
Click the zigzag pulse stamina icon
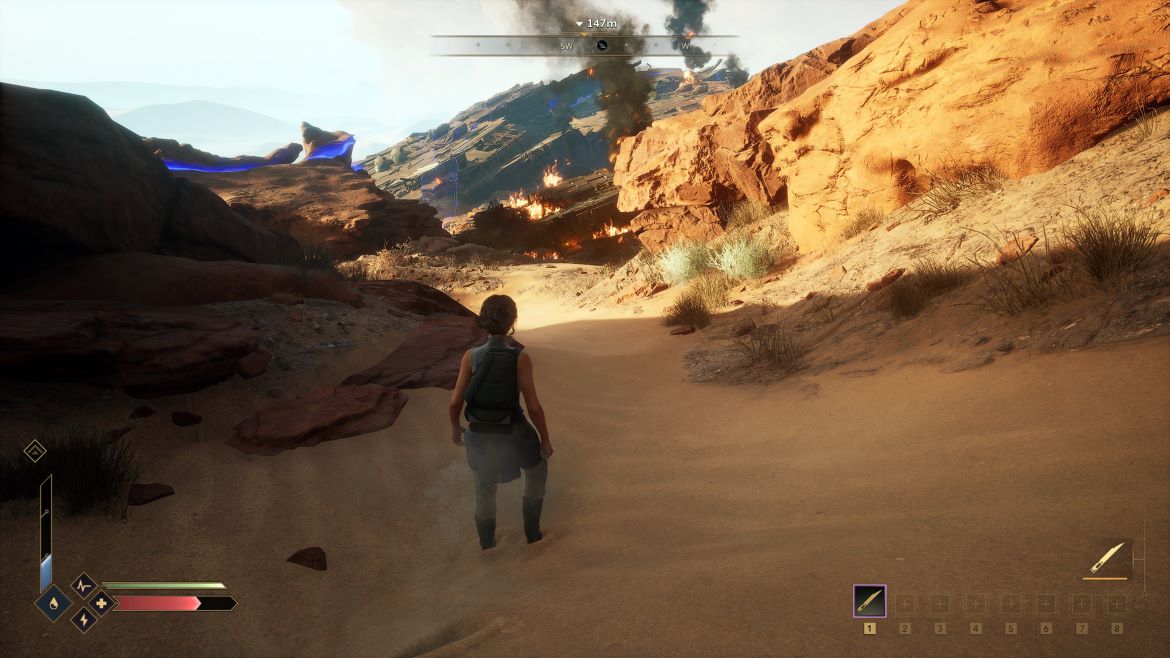coord(83,586)
